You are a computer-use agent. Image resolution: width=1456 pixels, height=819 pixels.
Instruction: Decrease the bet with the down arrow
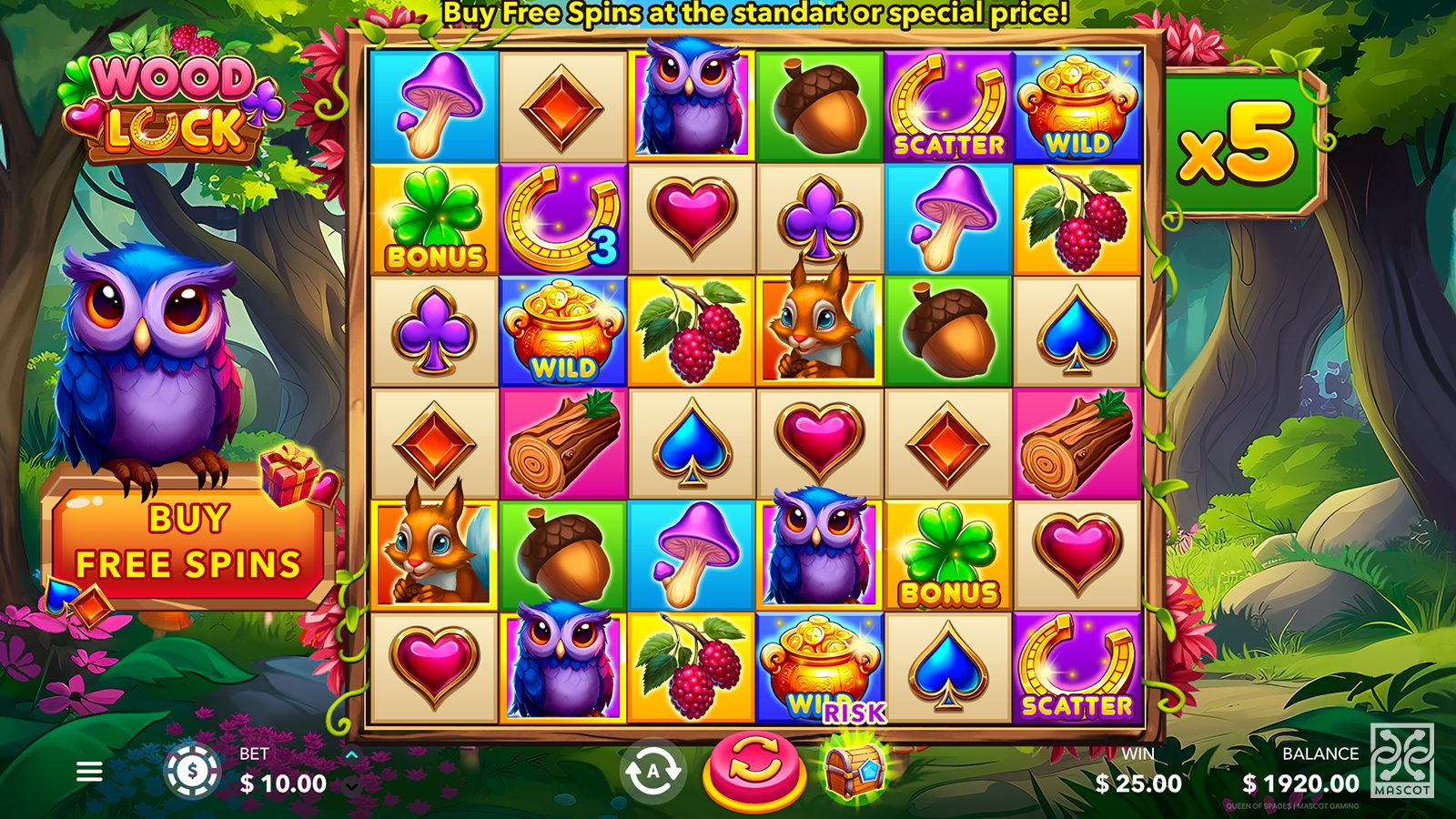tap(352, 787)
